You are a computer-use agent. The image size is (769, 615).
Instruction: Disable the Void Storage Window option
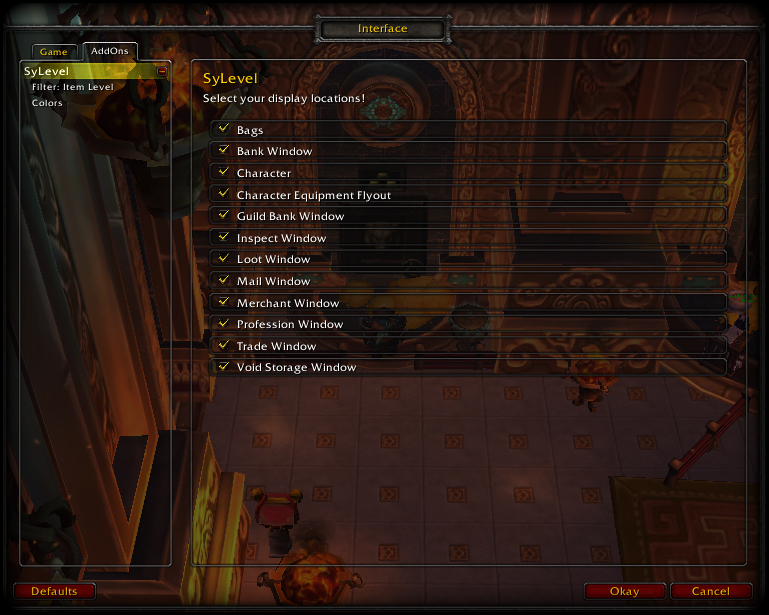pos(223,367)
